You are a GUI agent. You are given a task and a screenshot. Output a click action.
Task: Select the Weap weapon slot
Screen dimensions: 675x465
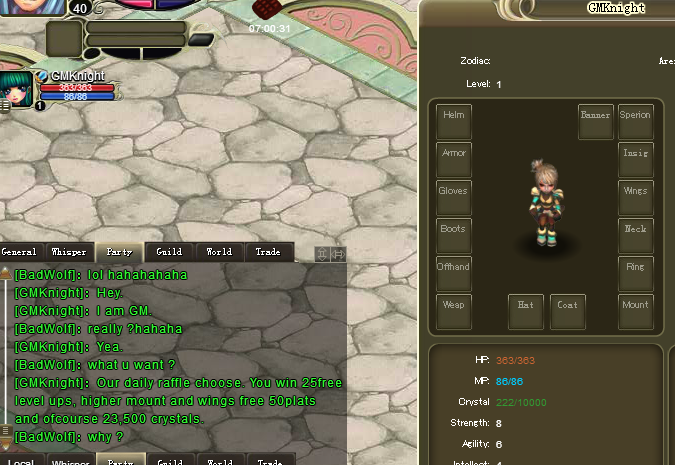coord(454,312)
